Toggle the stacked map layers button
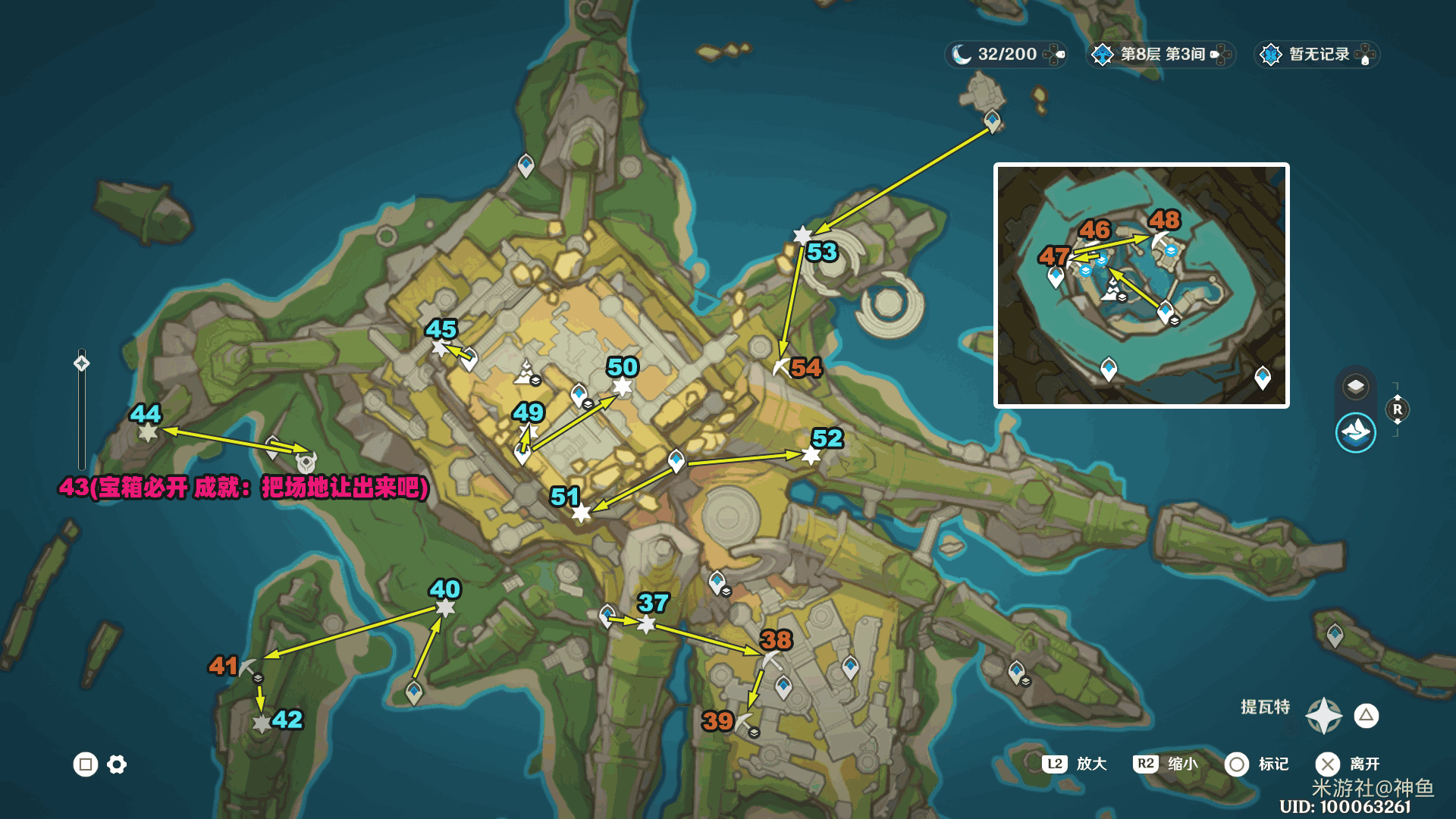 click(1355, 387)
